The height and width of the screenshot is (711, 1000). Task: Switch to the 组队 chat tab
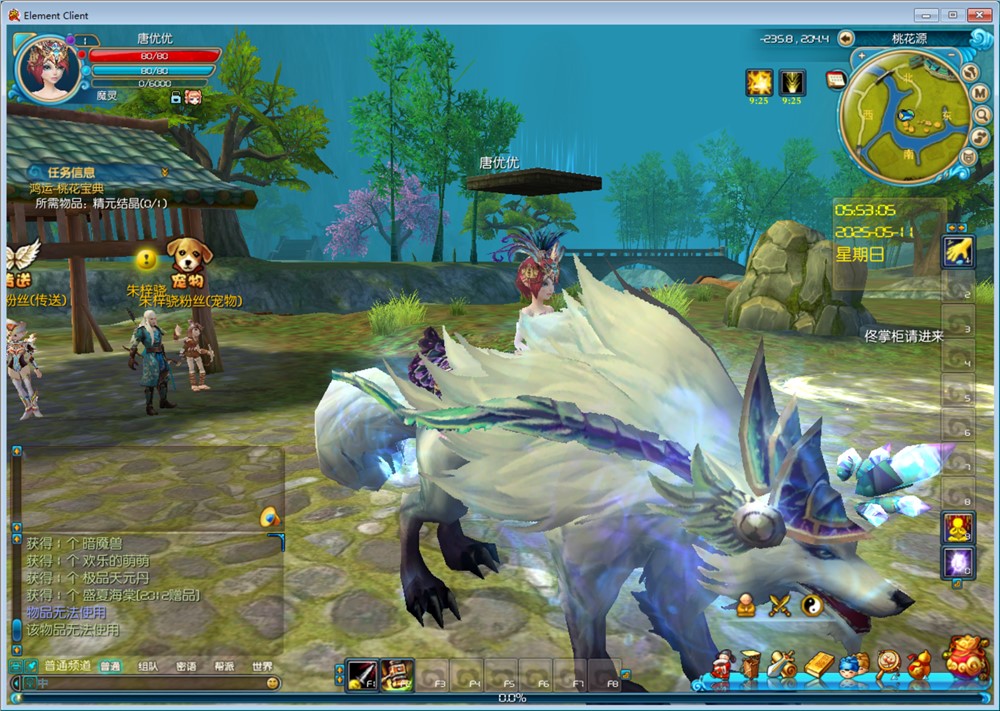tap(147, 667)
